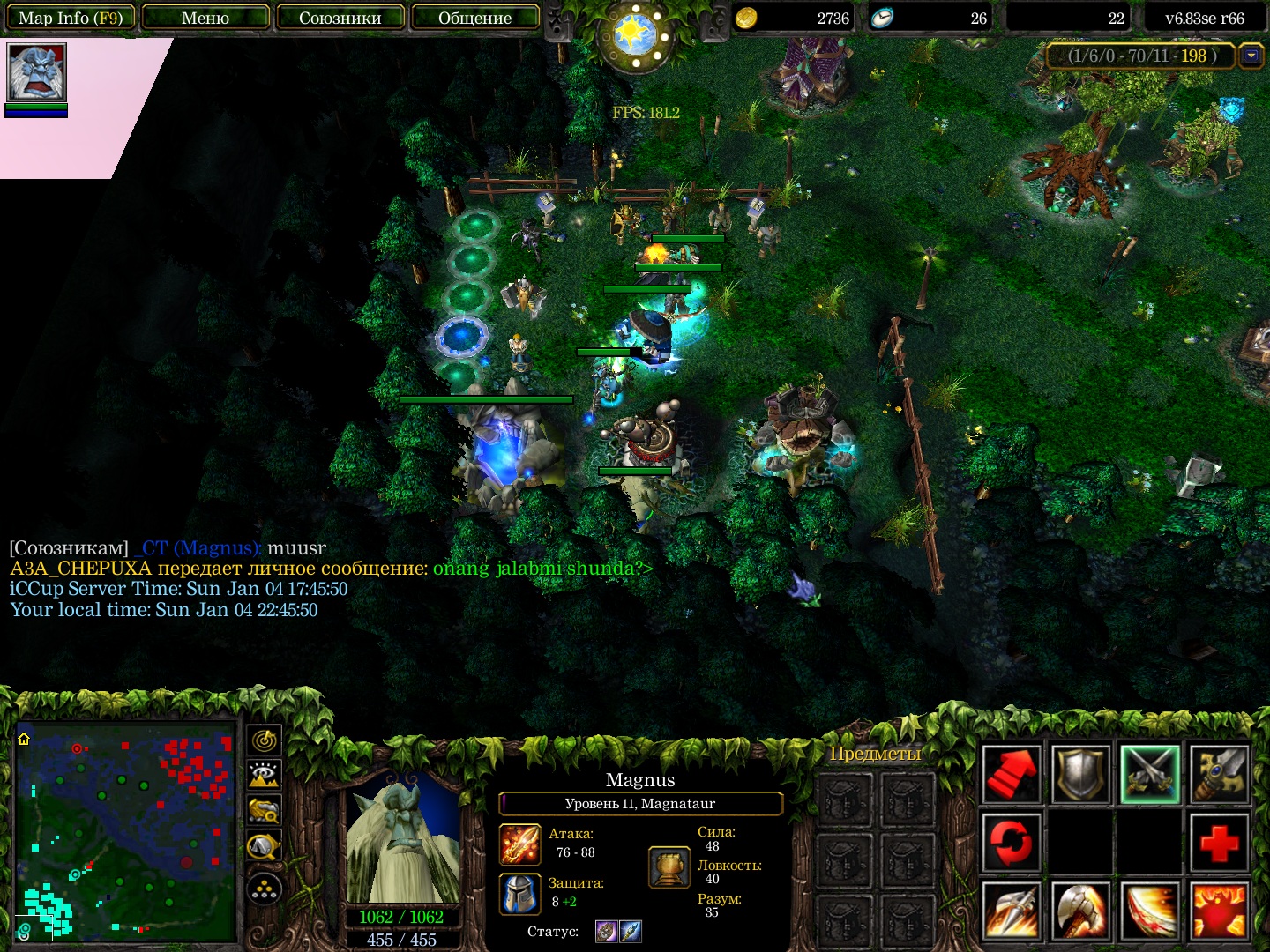Choose the Stop command shield icon
The height and width of the screenshot is (952, 1270).
[1080, 774]
